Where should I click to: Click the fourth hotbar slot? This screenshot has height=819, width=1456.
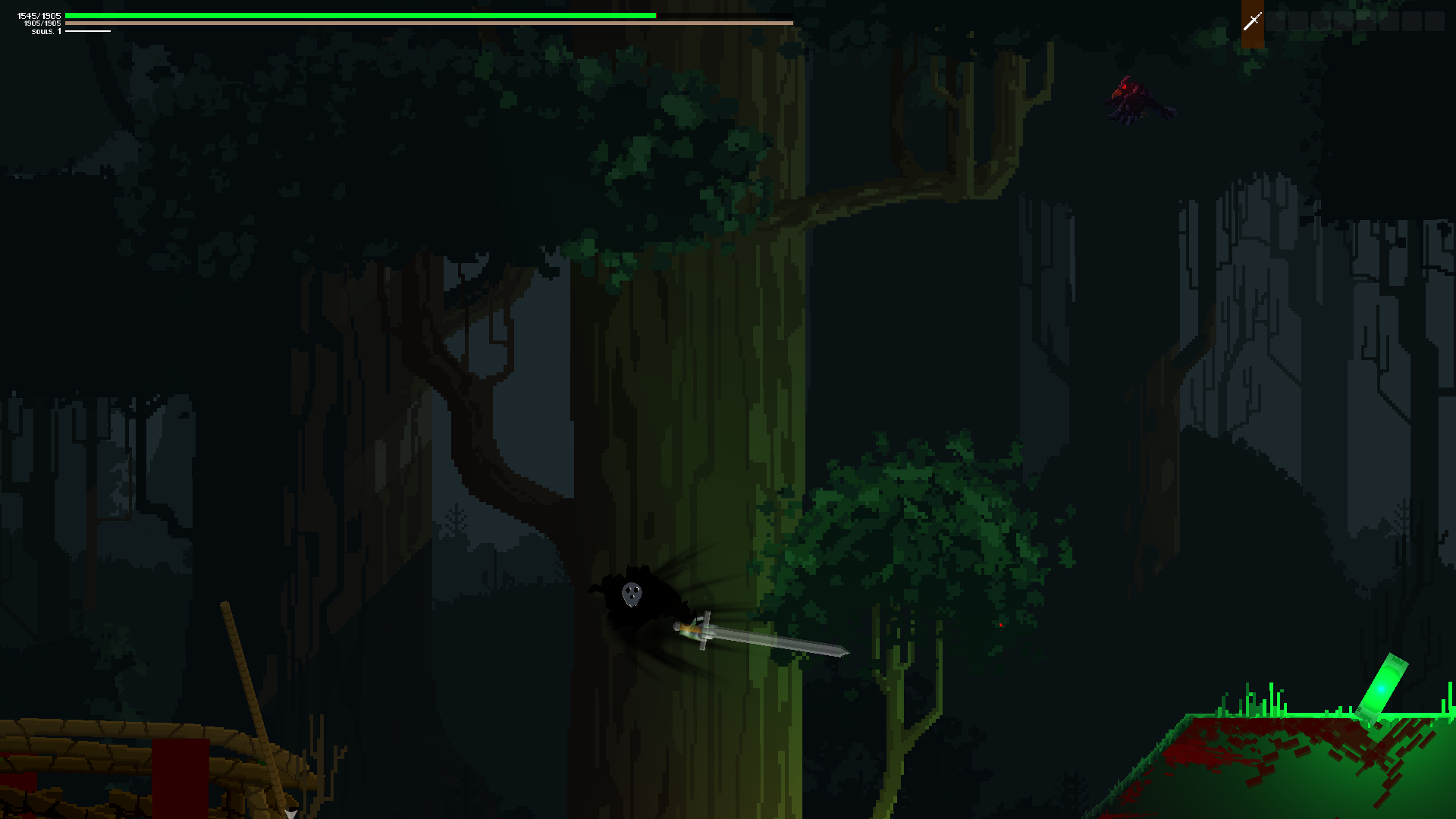point(1321,21)
